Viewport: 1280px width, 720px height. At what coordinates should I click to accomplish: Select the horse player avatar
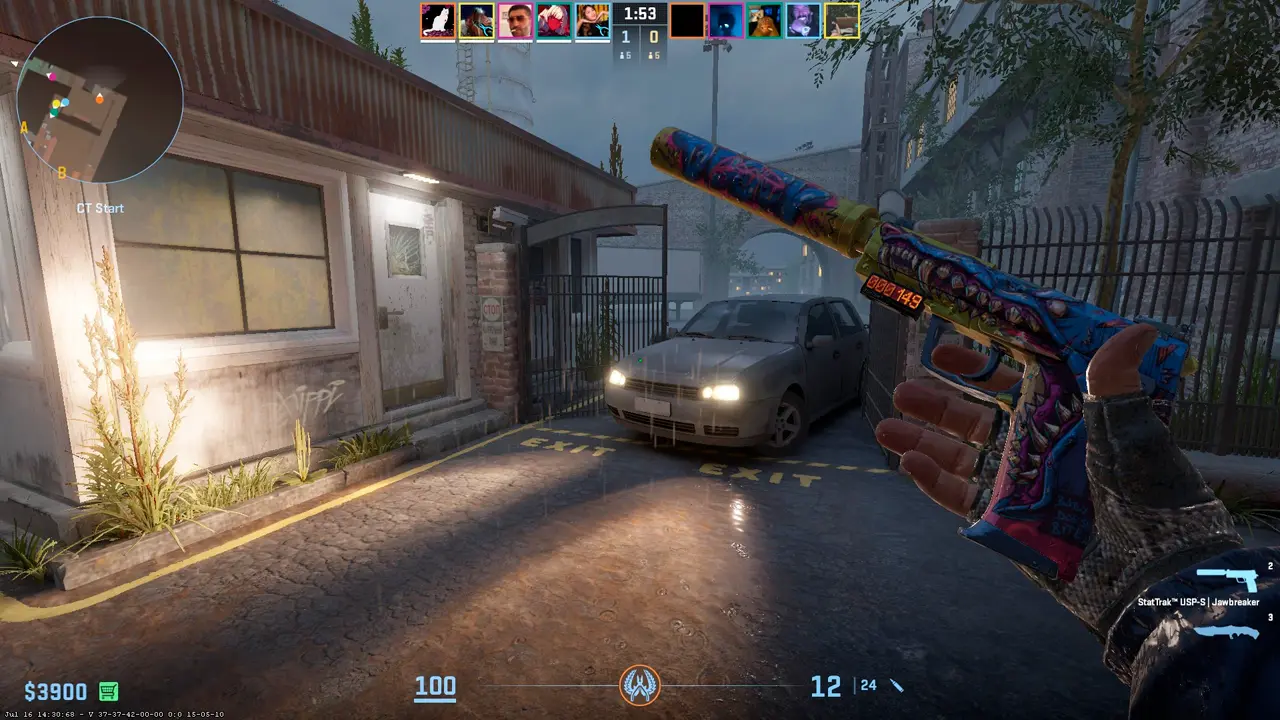[x=476, y=21]
